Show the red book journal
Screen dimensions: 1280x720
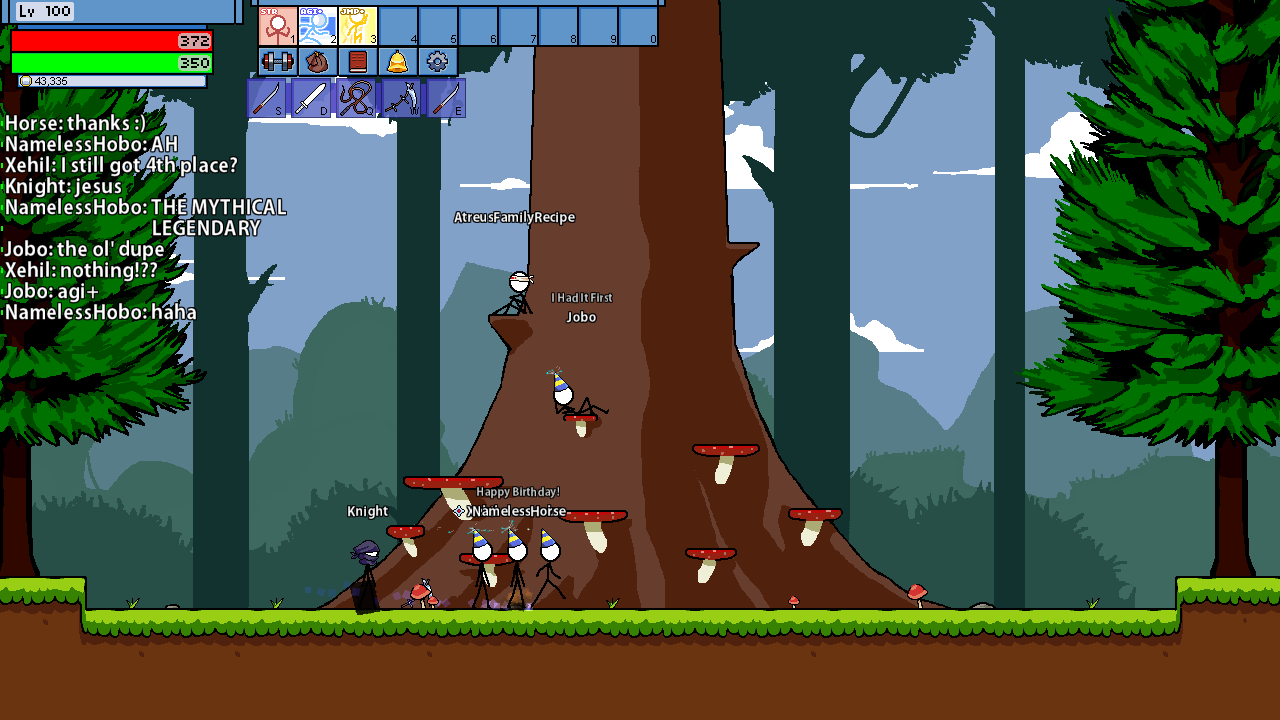358,62
